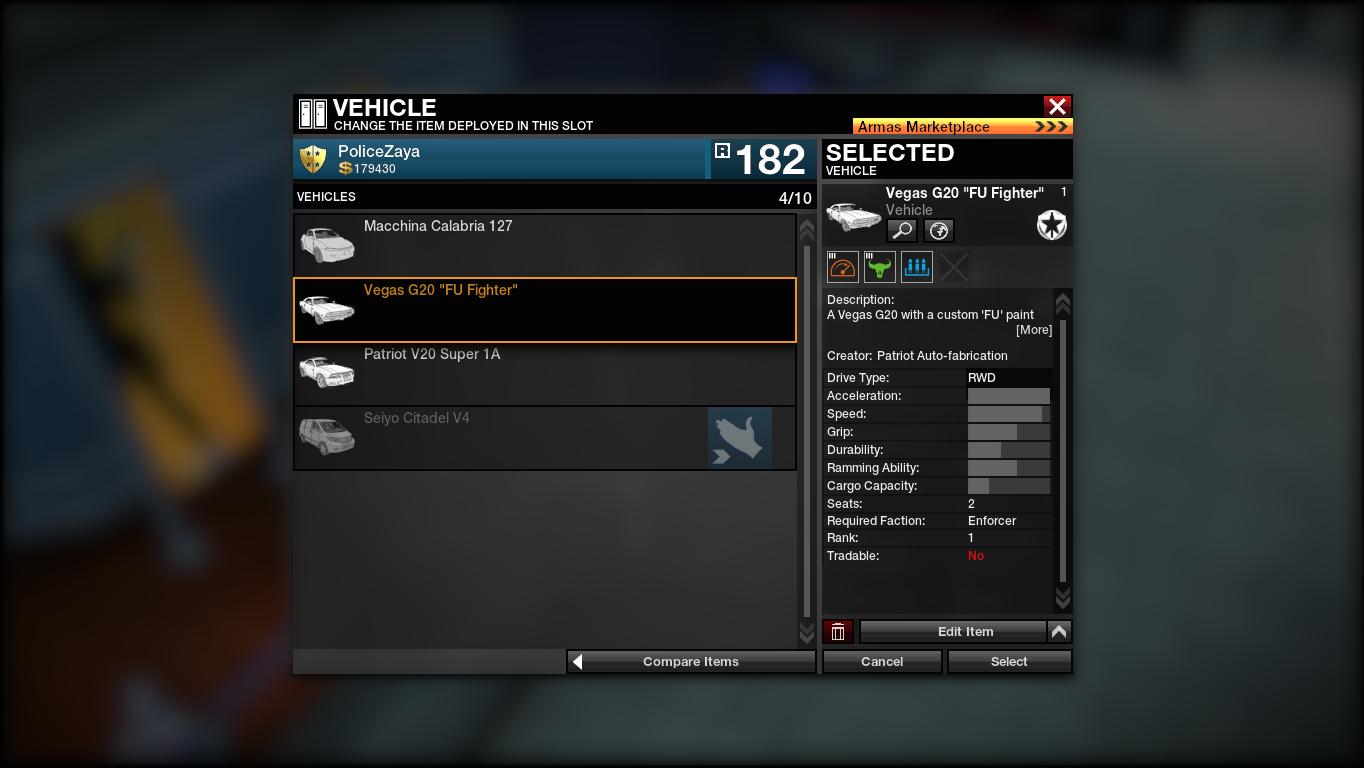Confirm with the Select button
Image resolution: width=1364 pixels, height=768 pixels.
(1009, 662)
